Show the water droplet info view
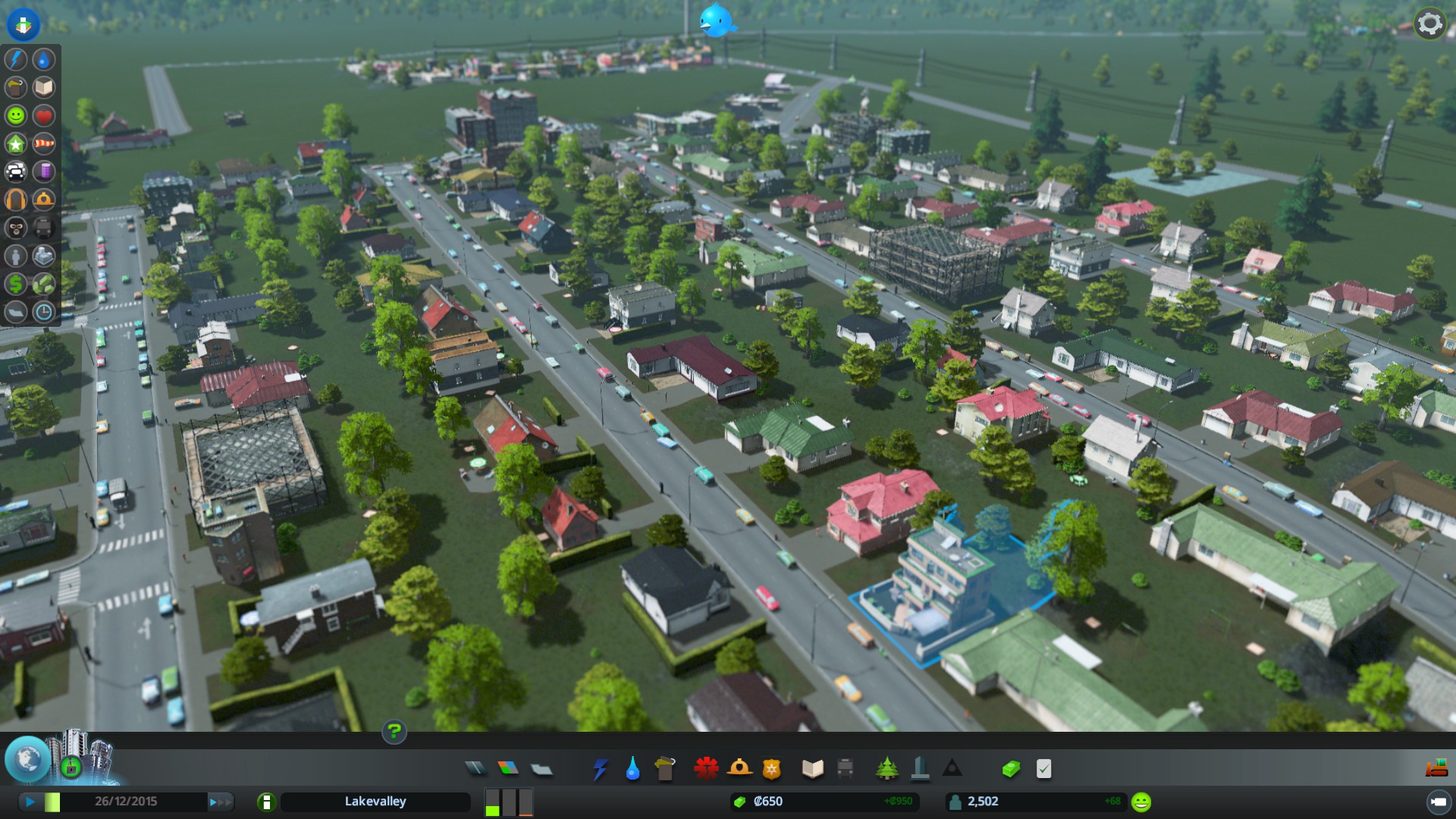The width and height of the screenshot is (1456, 819). (x=44, y=59)
